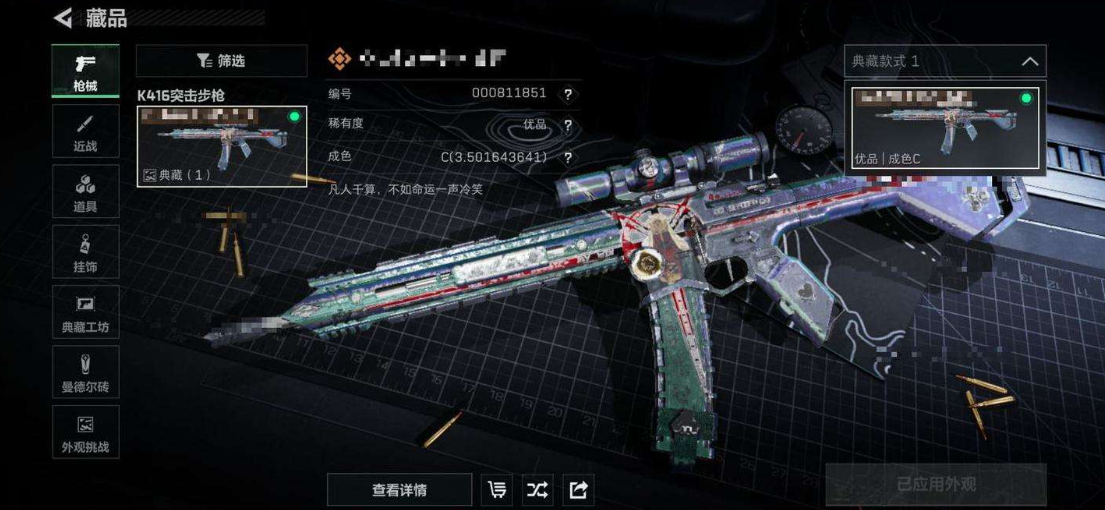Open the cart list icon
This screenshot has height=510, width=1105.
coord(497,489)
